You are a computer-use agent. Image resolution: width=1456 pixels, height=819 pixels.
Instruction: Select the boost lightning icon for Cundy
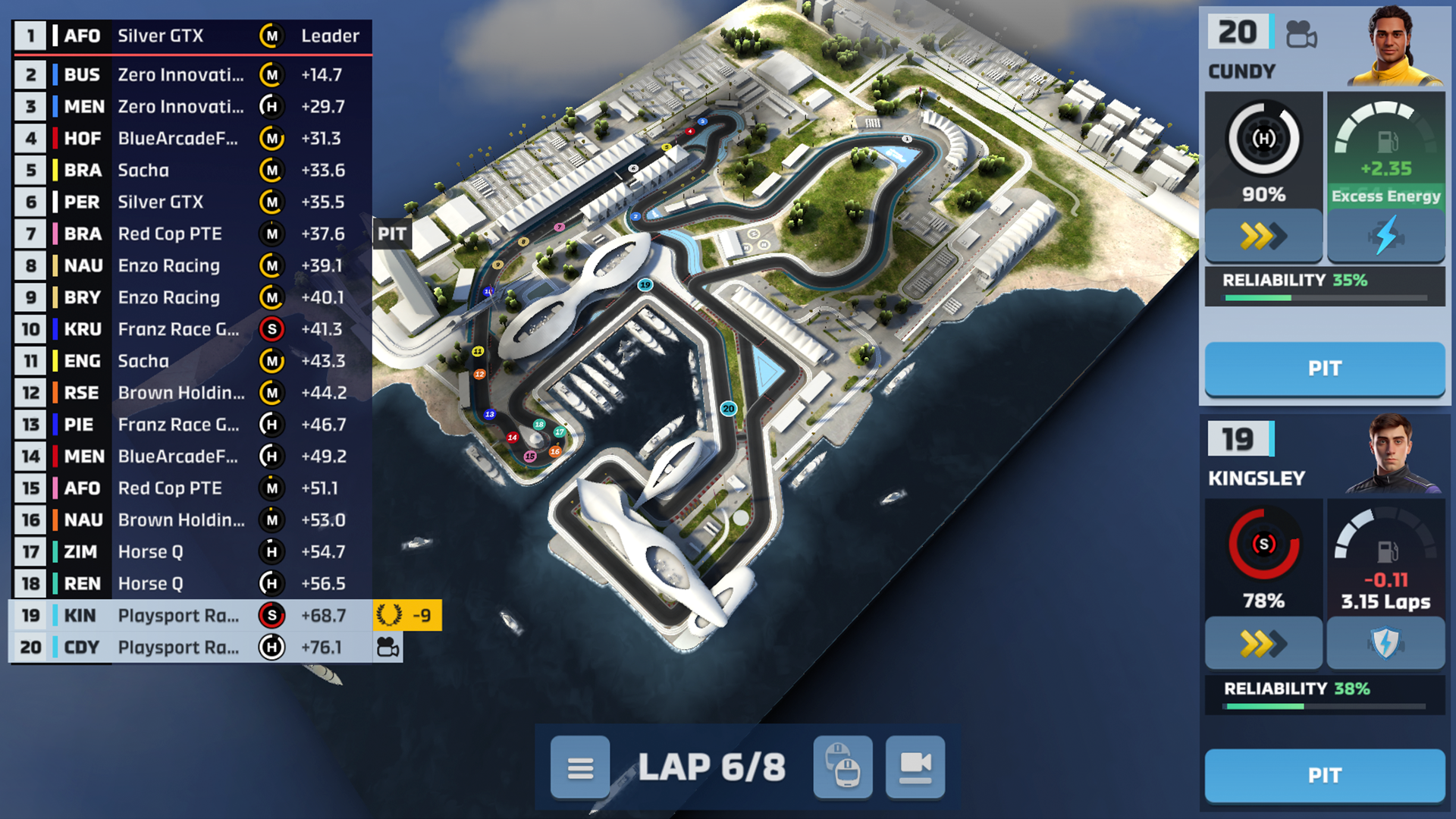point(1386,236)
